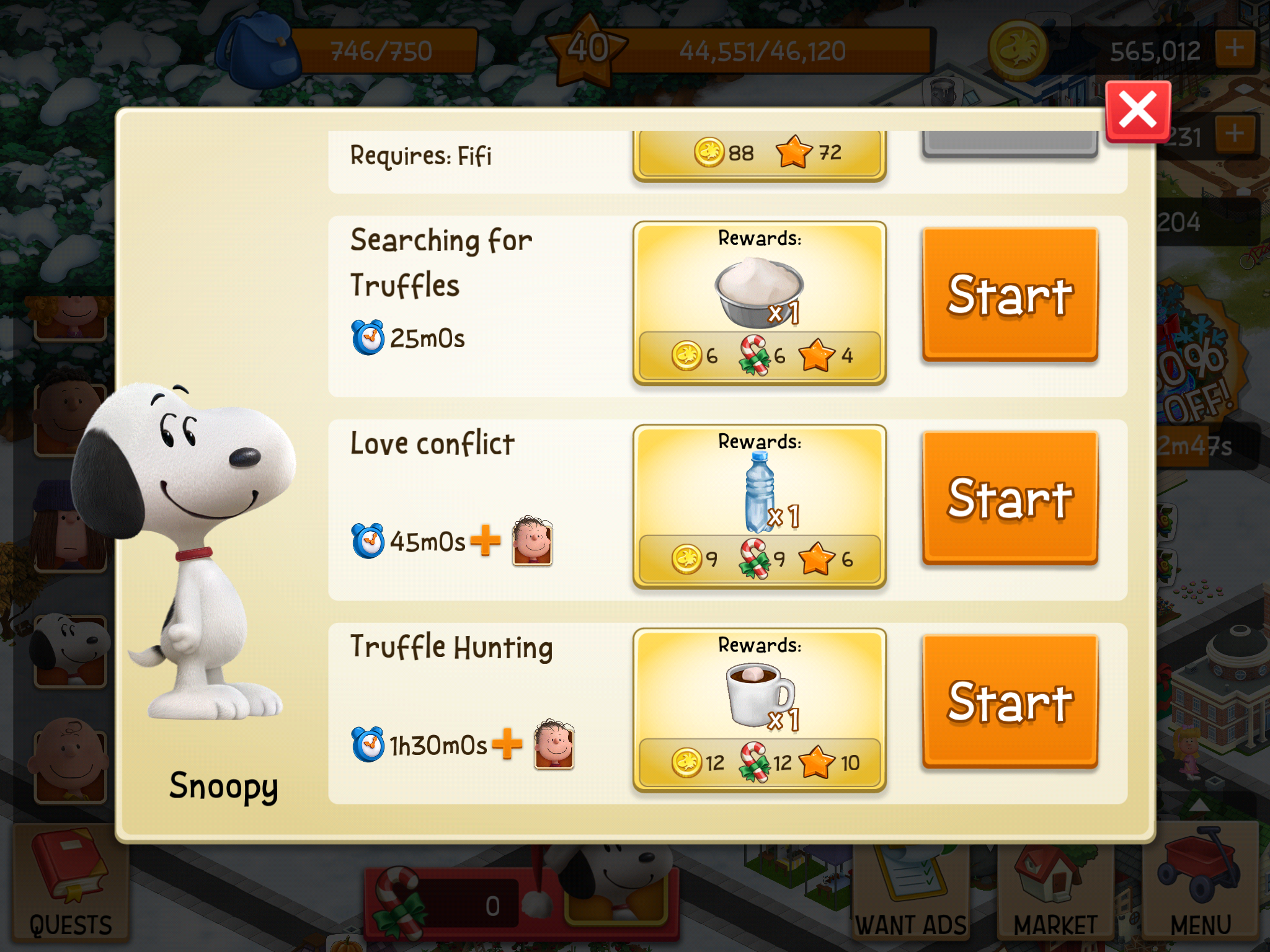Start the Truffle Hunting task
Screen dimensions: 1270x952
1010,701
